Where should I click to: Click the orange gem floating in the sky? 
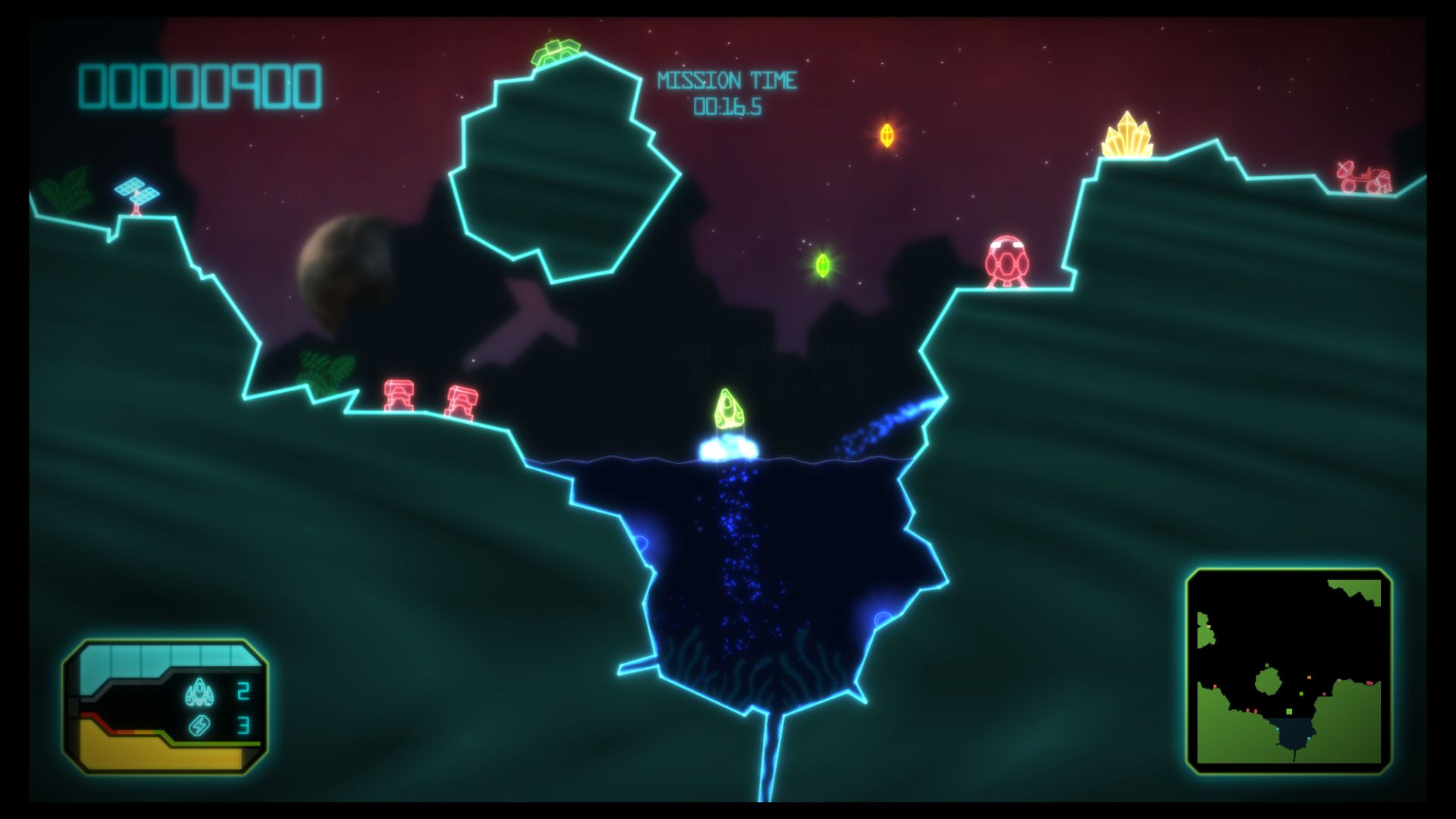[x=887, y=136]
